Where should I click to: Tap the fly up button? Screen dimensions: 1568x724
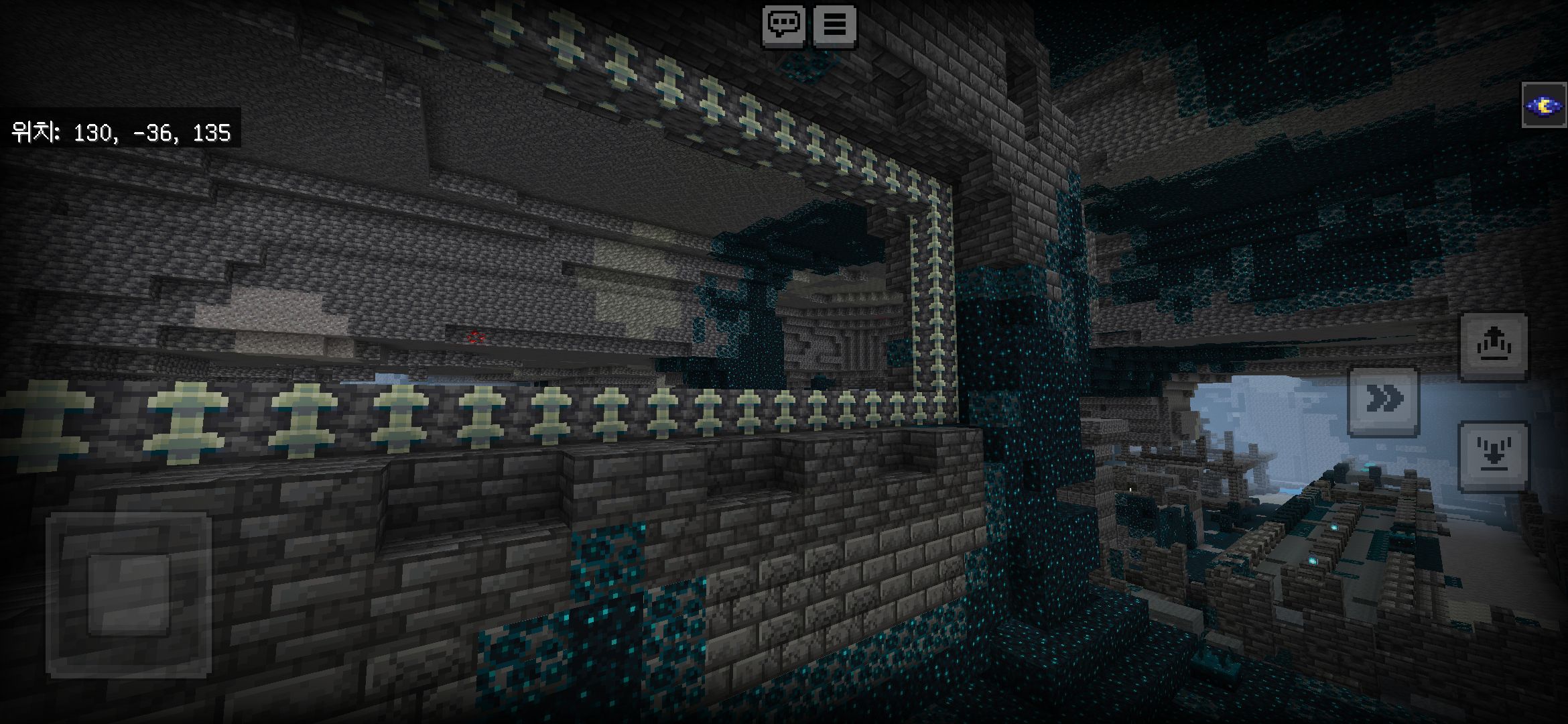click(x=1494, y=345)
